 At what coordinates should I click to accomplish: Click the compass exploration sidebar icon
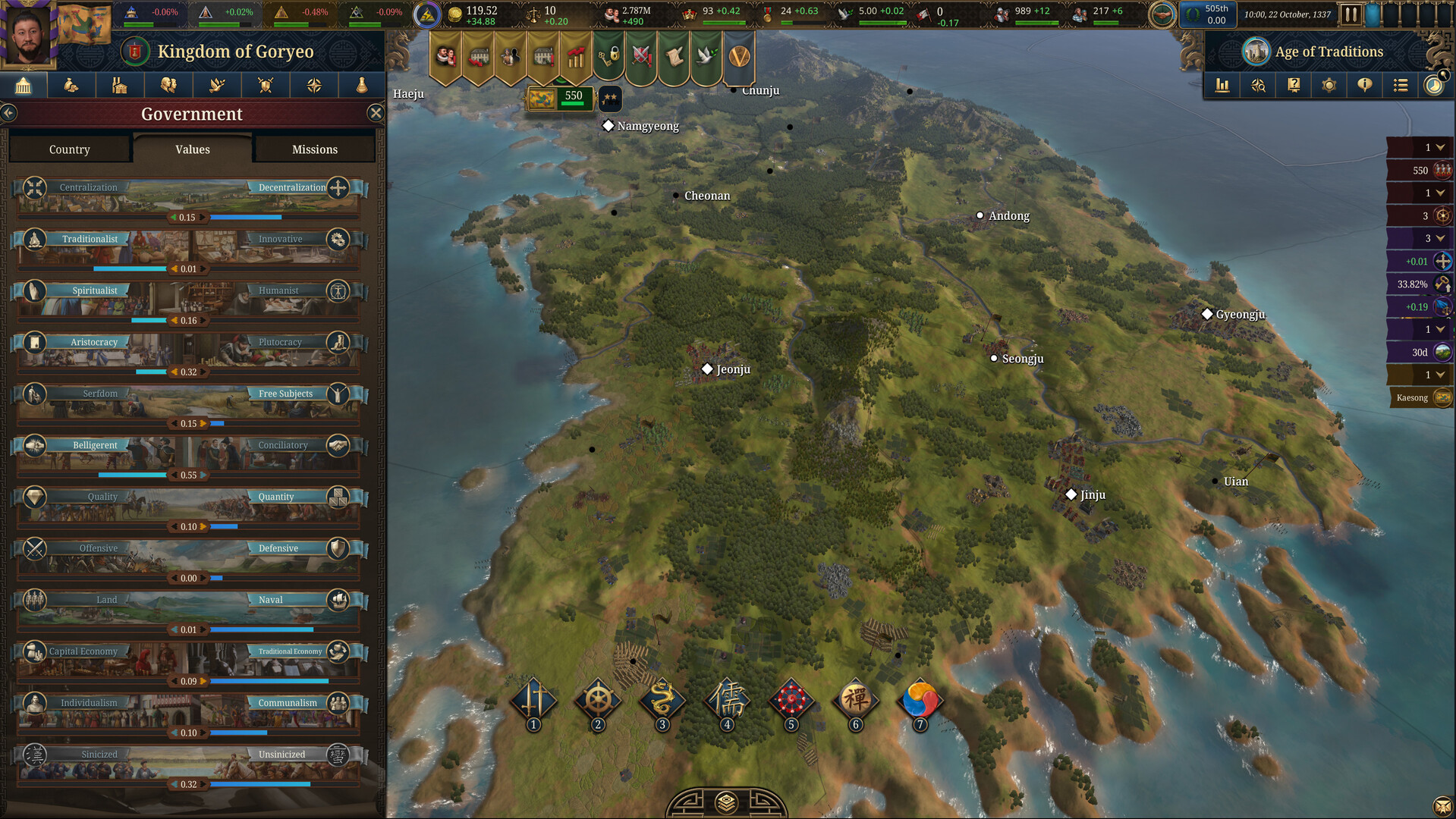coord(313,85)
